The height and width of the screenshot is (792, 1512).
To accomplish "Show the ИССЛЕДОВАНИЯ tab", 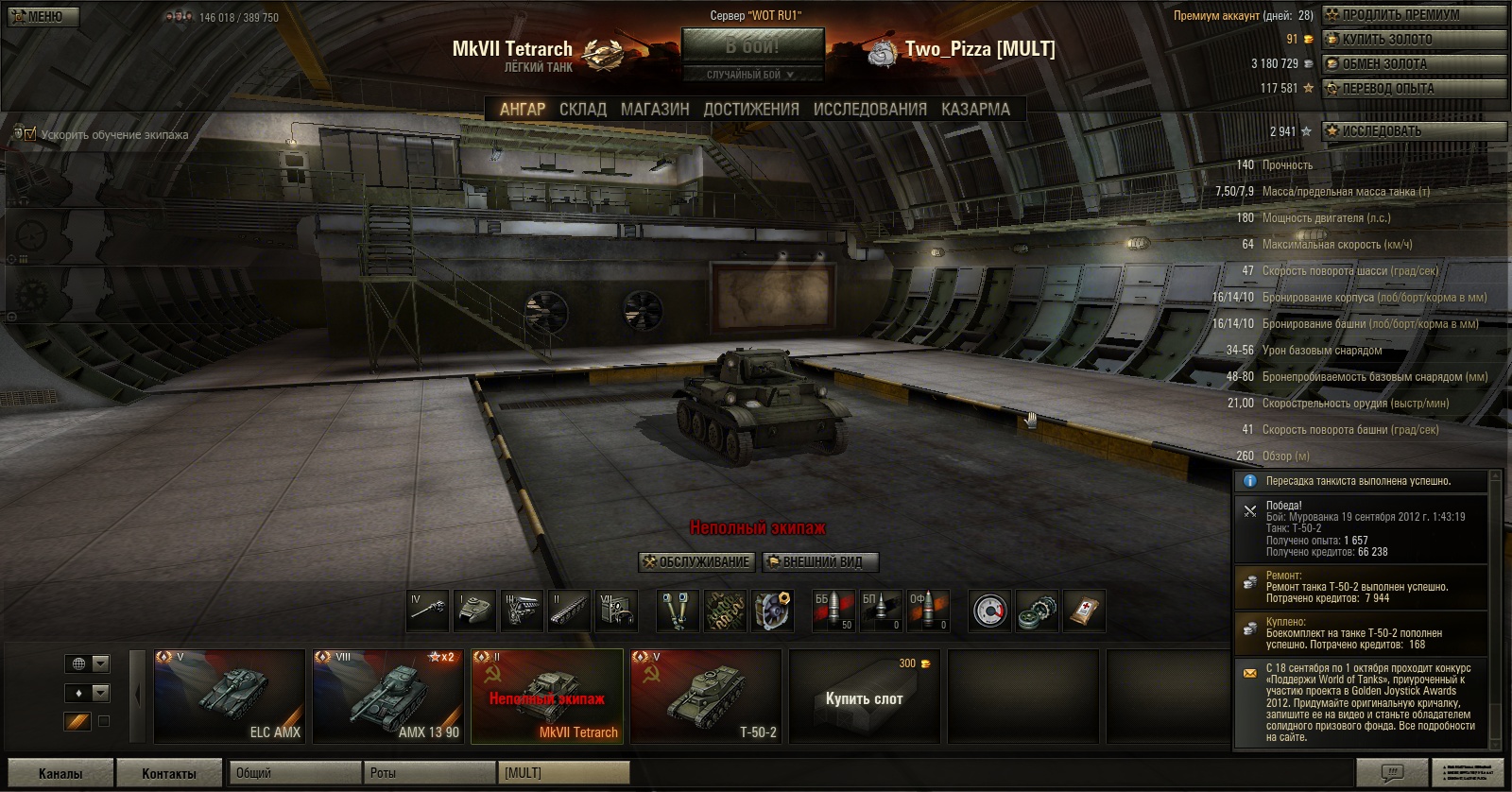I will point(869,110).
